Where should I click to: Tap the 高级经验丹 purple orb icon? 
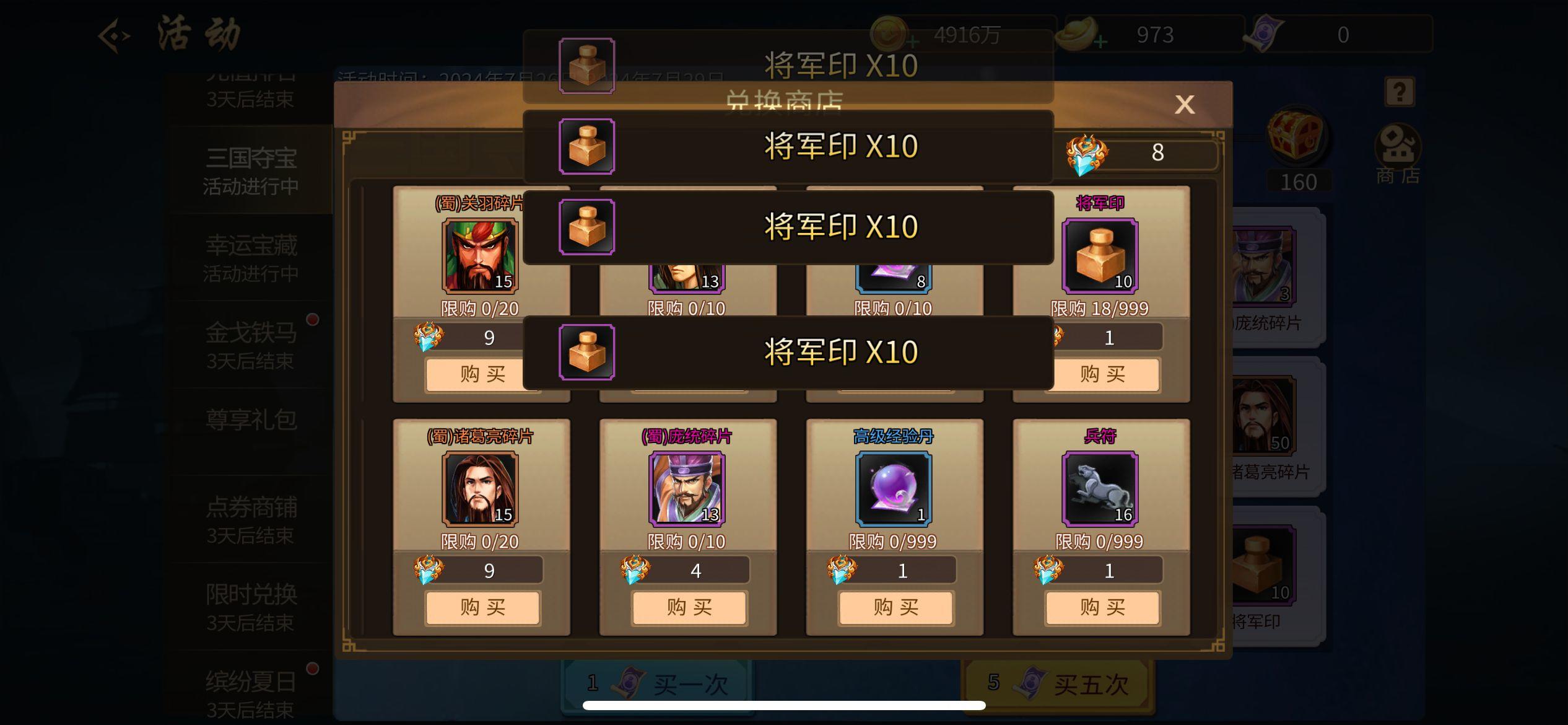[894, 490]
